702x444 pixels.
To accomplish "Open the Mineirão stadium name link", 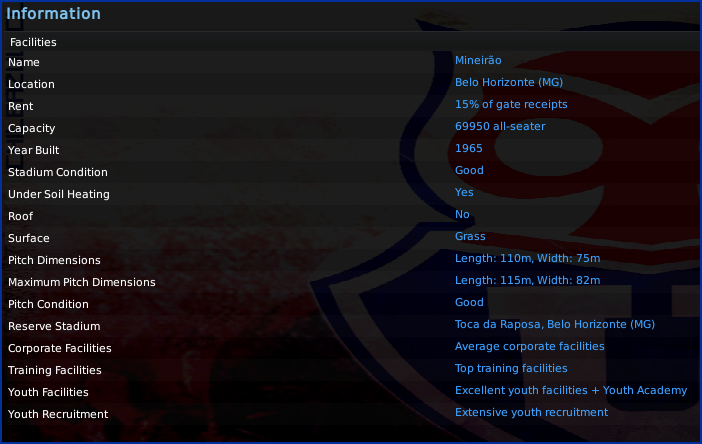I will coord(480,61).
